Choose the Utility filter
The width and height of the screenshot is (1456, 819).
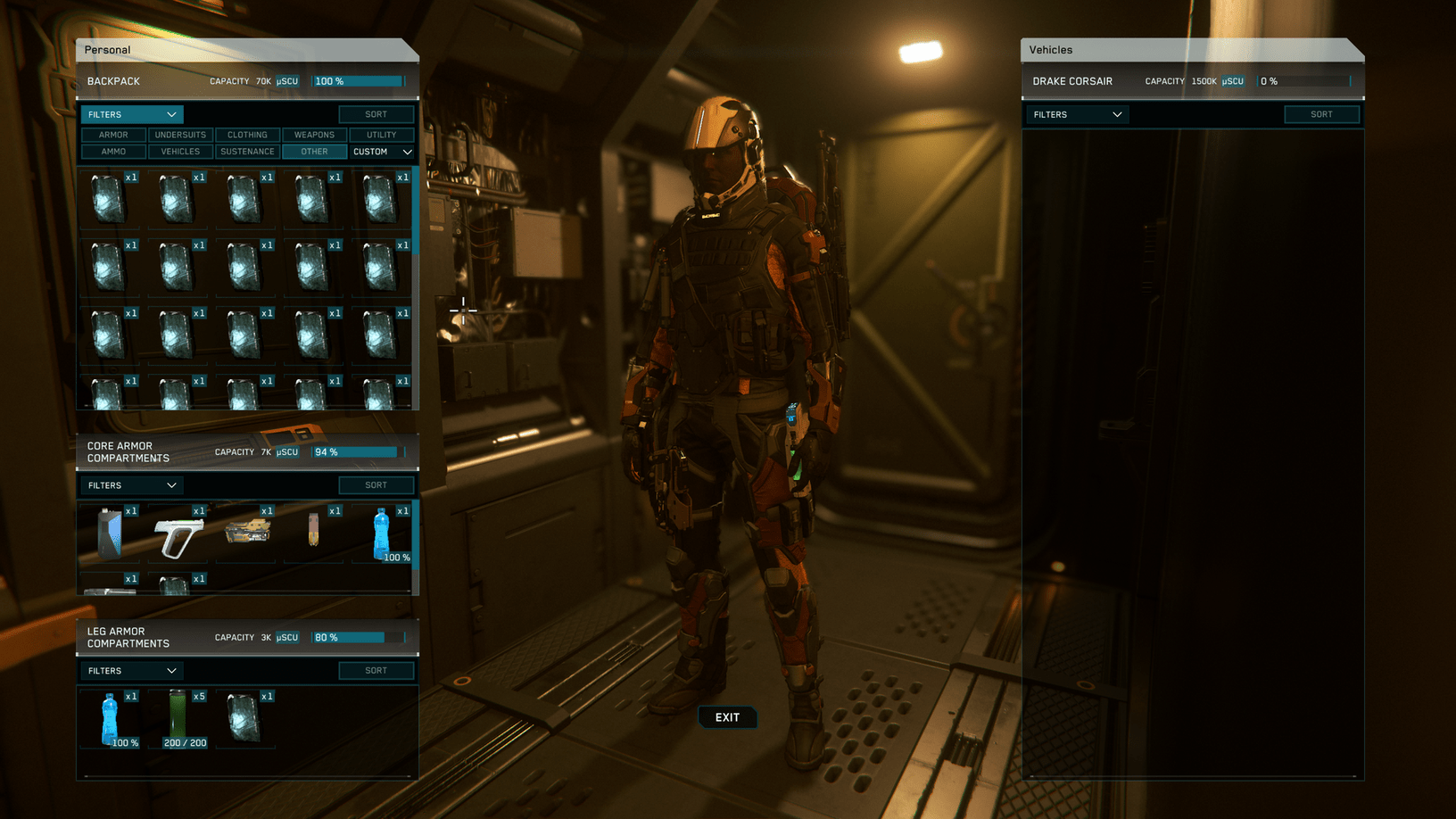click(x=381, y=135)
